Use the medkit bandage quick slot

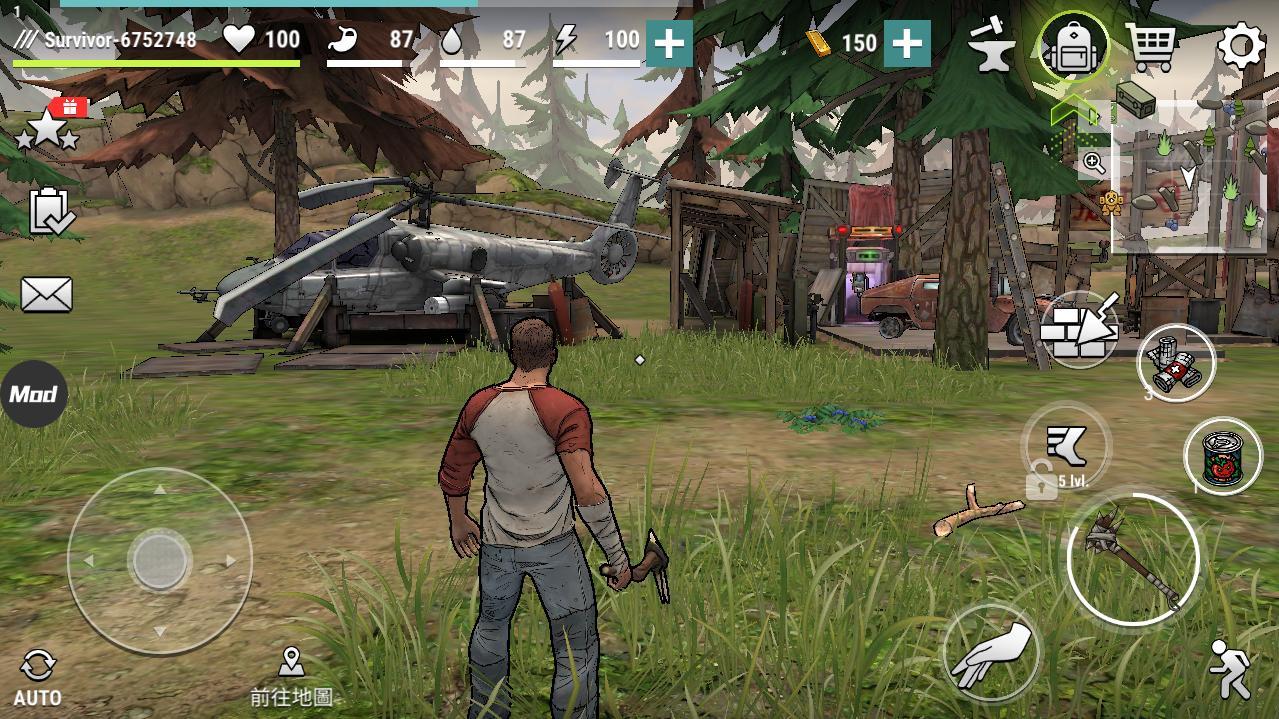pos(1176,363)
